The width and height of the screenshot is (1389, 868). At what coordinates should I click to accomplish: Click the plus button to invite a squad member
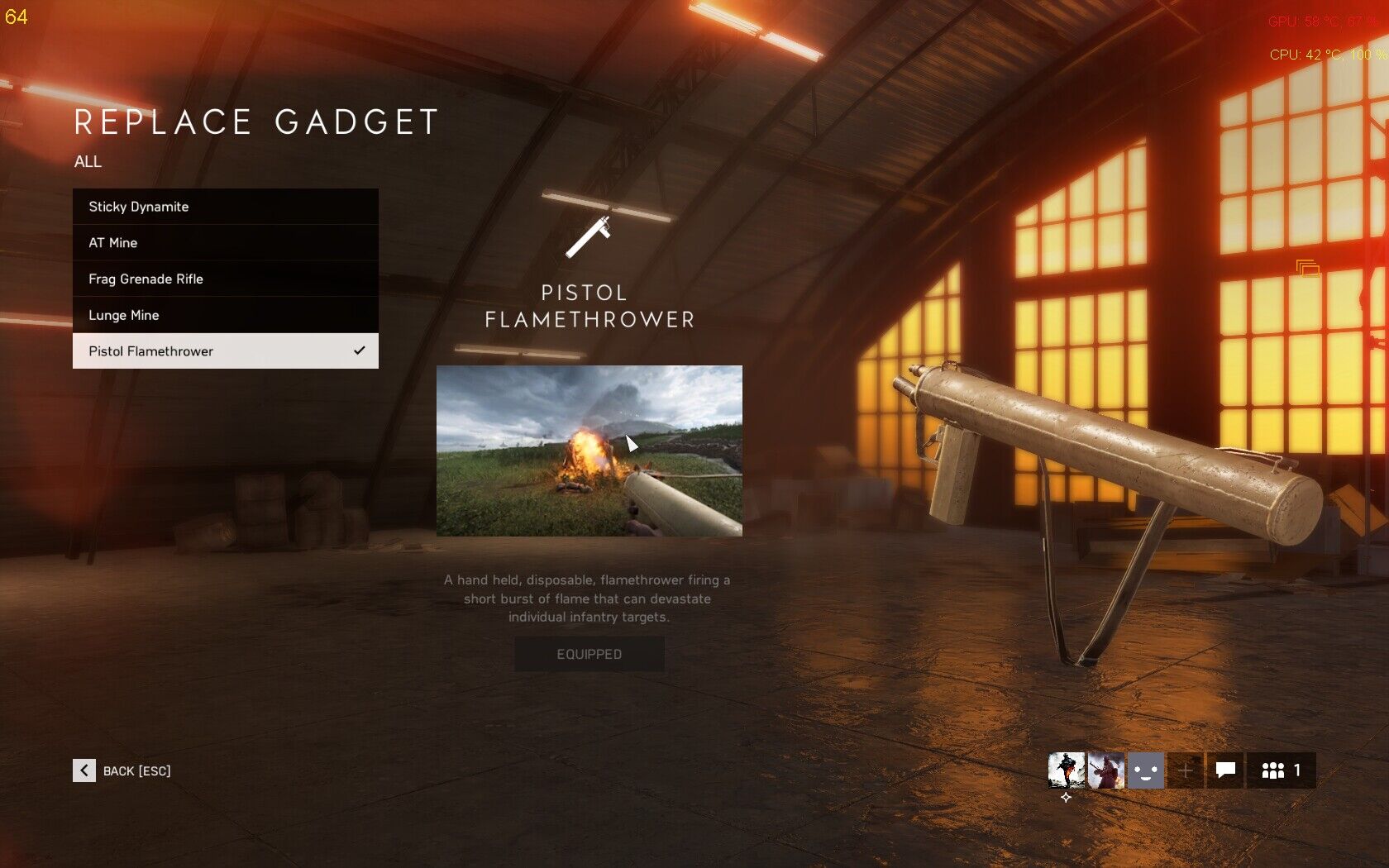point(1185,770)
